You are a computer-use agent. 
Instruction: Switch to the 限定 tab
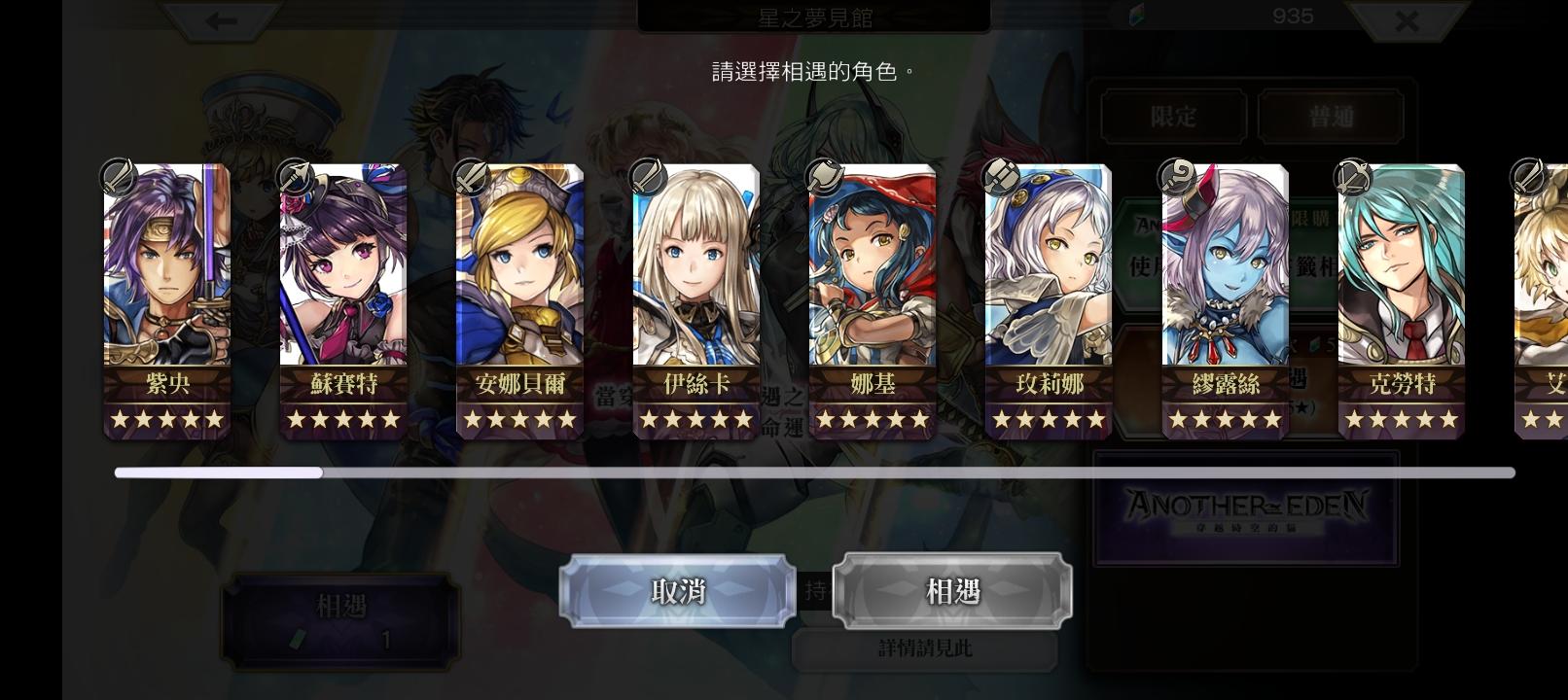coord(1172,116)
